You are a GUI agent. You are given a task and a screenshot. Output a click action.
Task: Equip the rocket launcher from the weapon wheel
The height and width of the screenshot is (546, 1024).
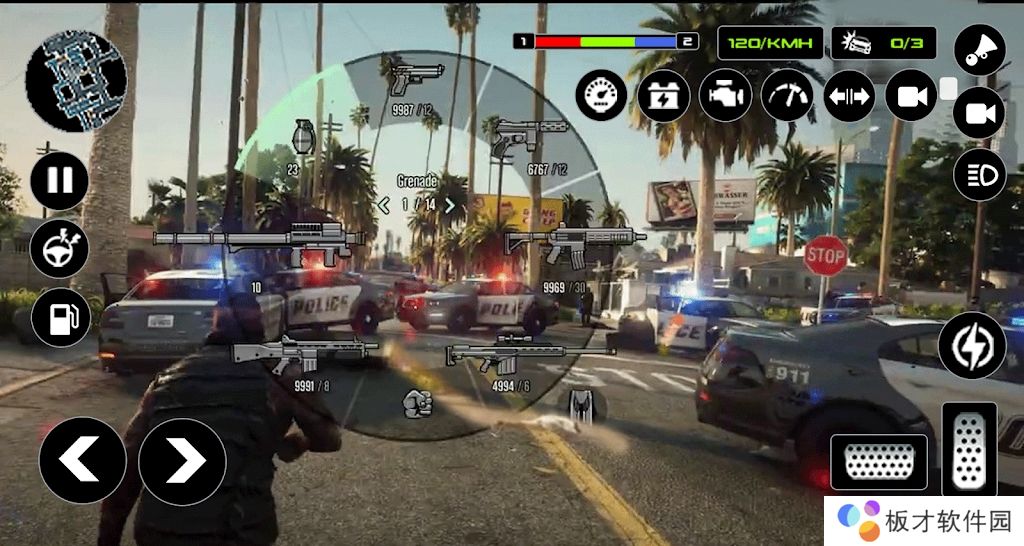(252, 239)
